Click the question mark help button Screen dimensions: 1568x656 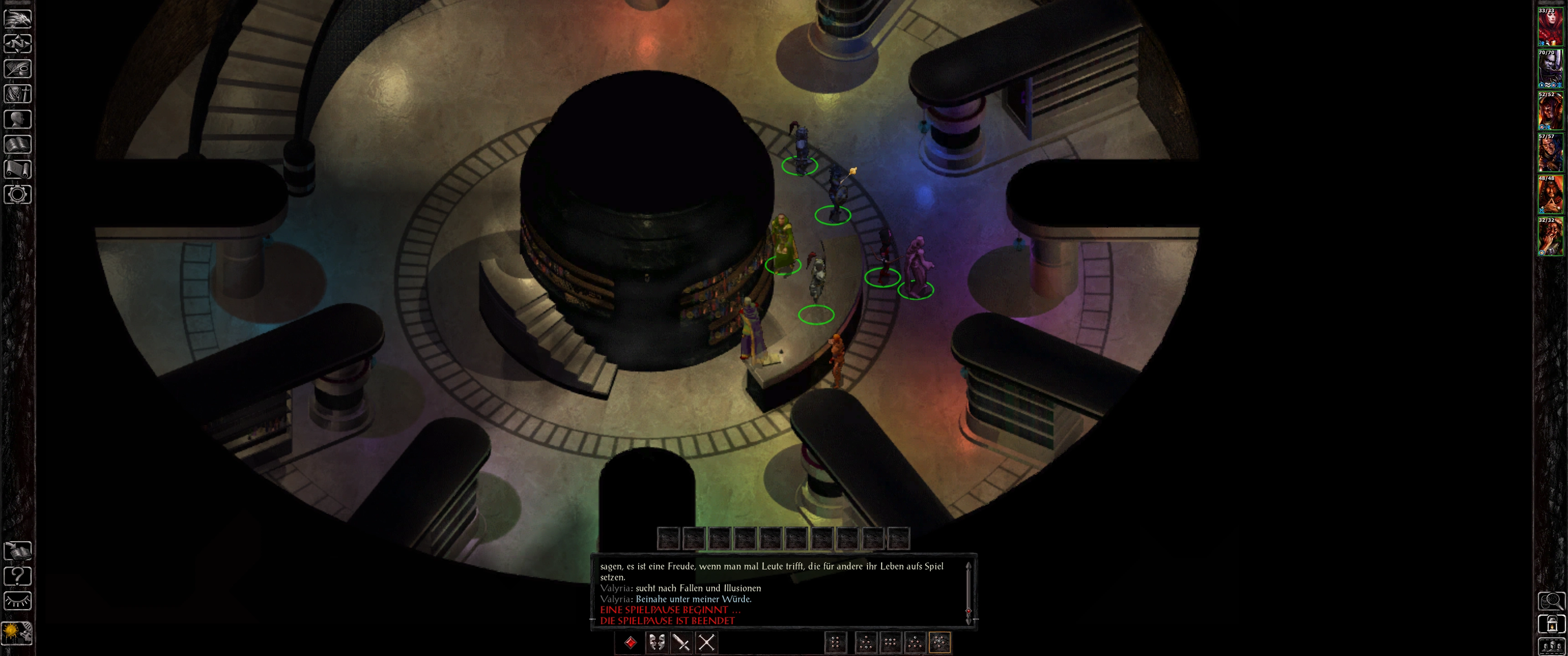coord(18,575)
